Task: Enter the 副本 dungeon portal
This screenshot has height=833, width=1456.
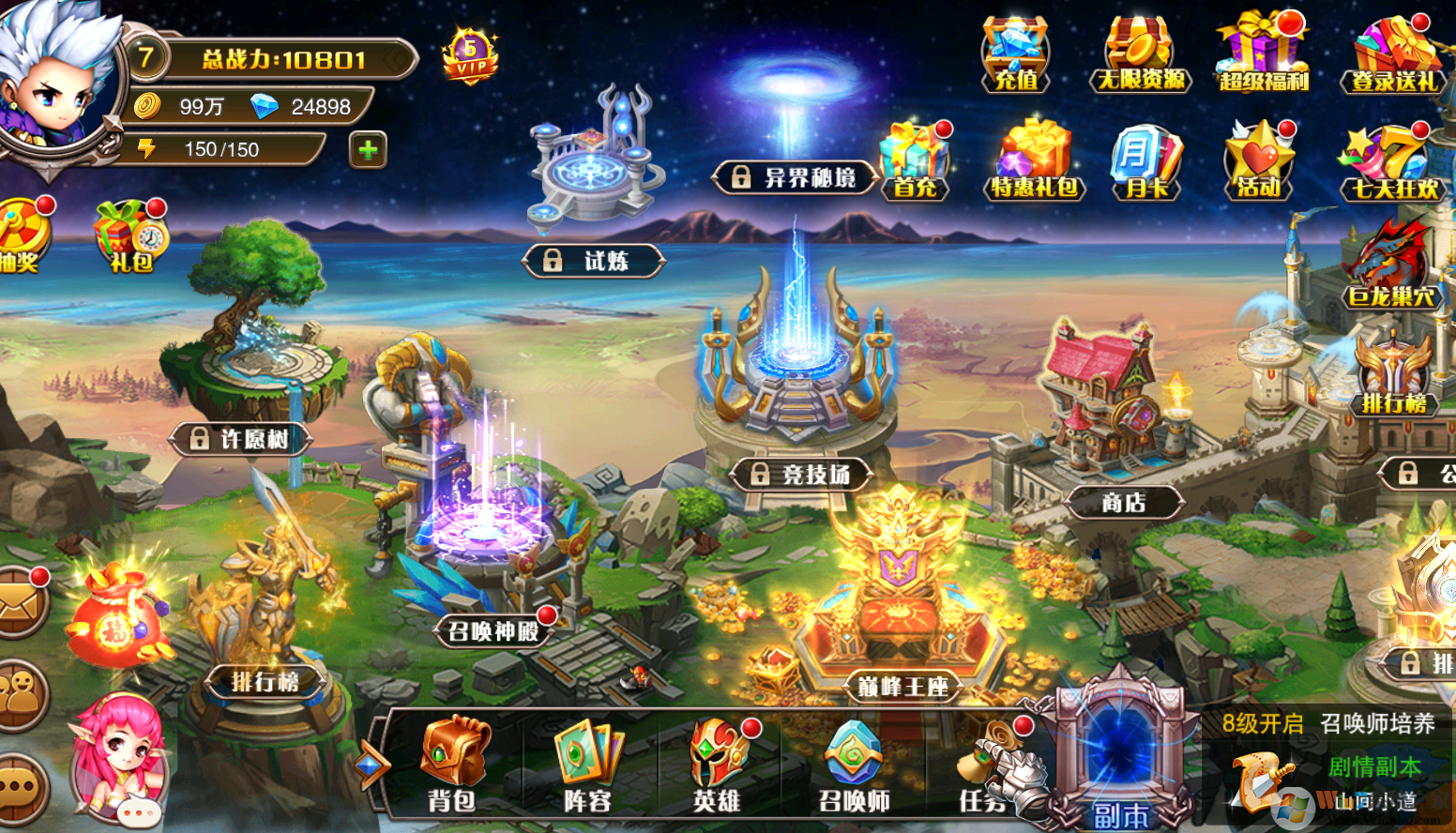Action: coord(1120,760)
